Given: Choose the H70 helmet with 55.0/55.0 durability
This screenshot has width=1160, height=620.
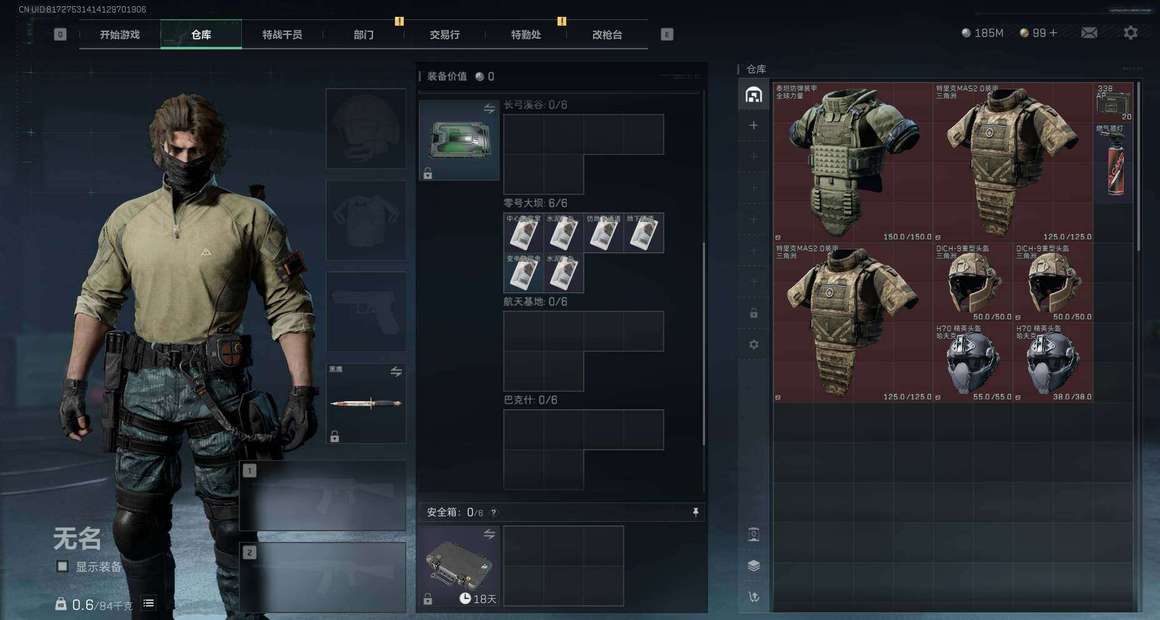Looking at the screenshot, I should (x=973, y=362).
